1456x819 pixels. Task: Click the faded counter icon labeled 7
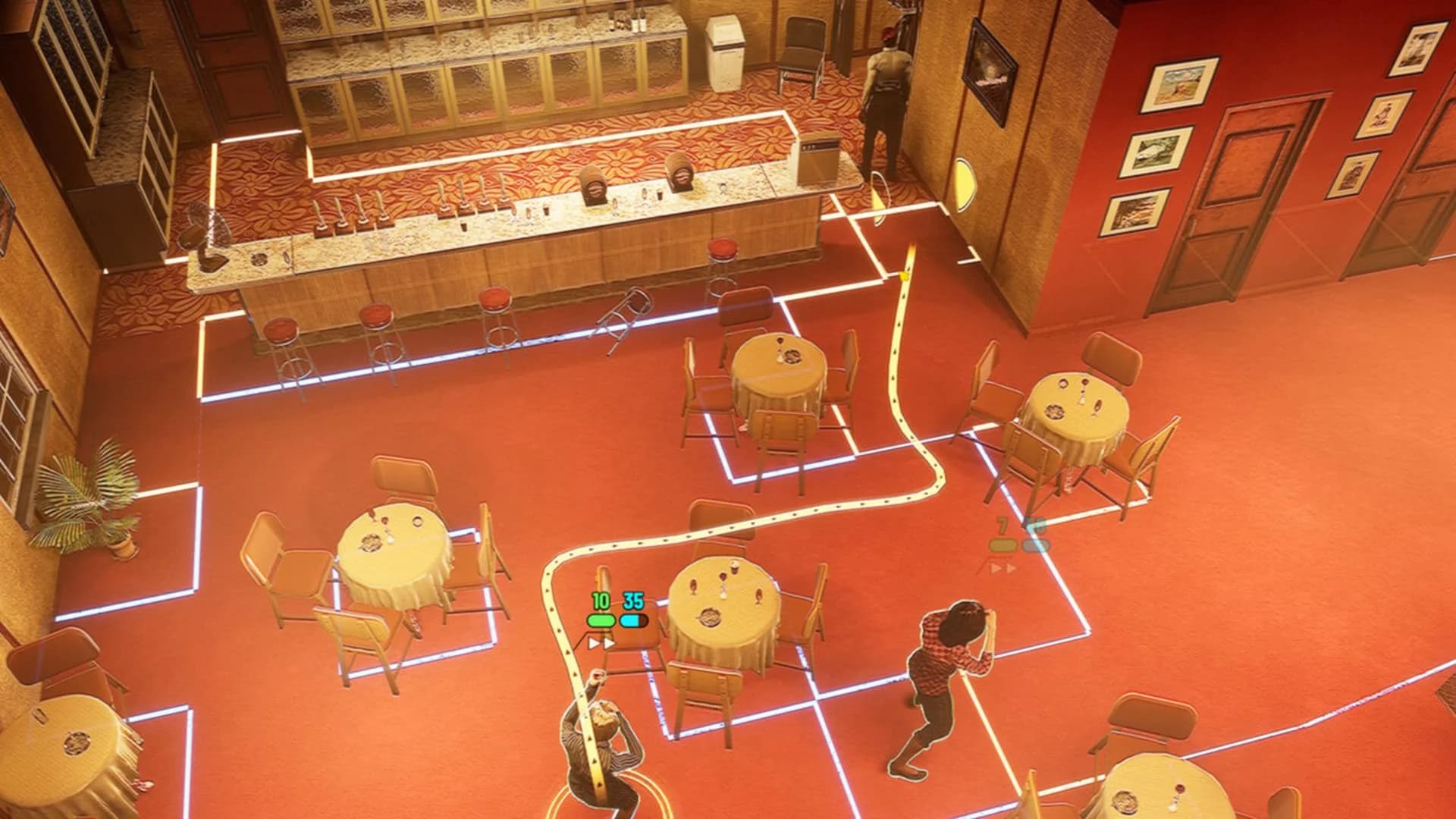coord(1001,524)
